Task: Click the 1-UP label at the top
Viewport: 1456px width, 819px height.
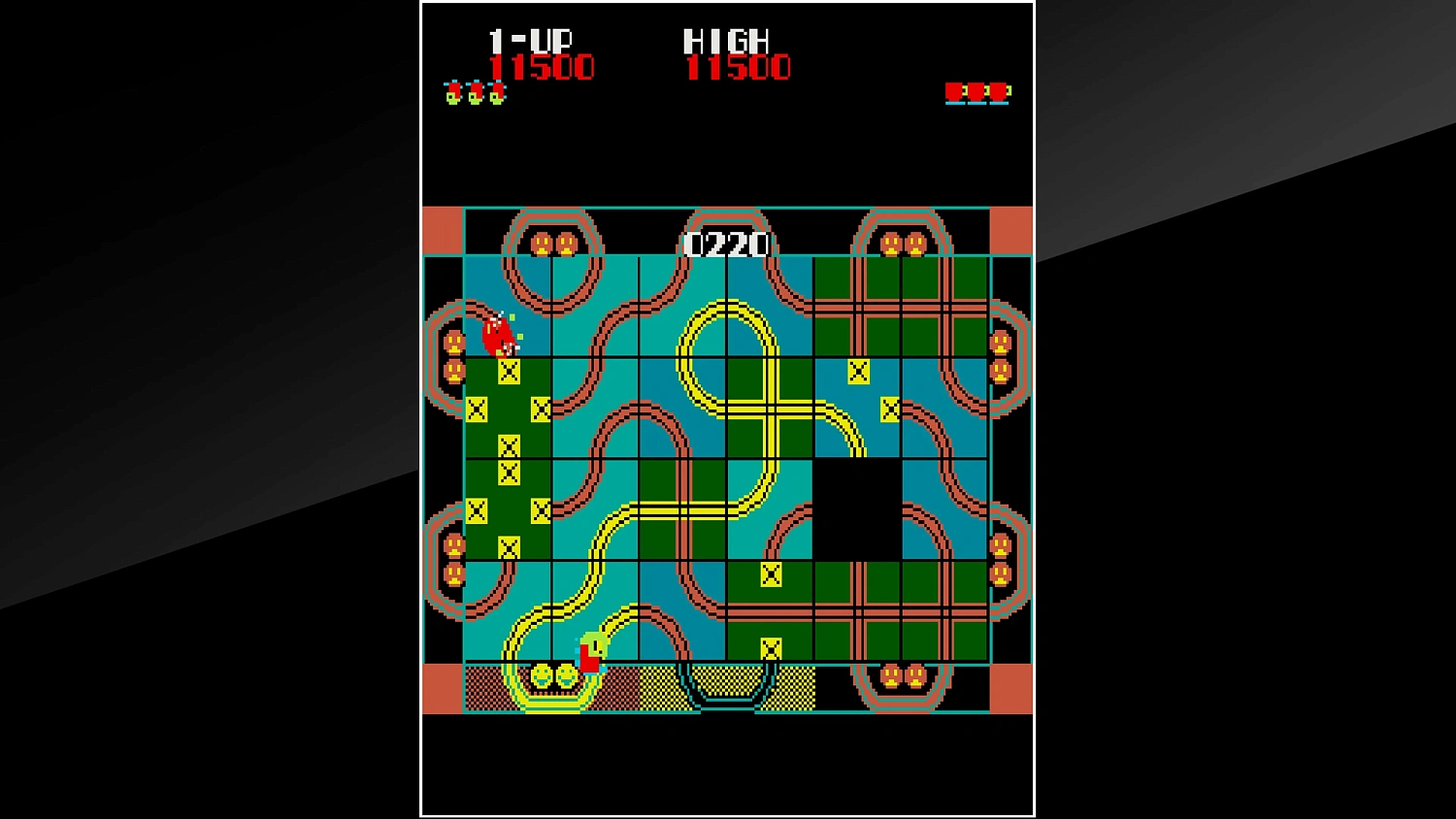Action: click(x=531, y=40)
